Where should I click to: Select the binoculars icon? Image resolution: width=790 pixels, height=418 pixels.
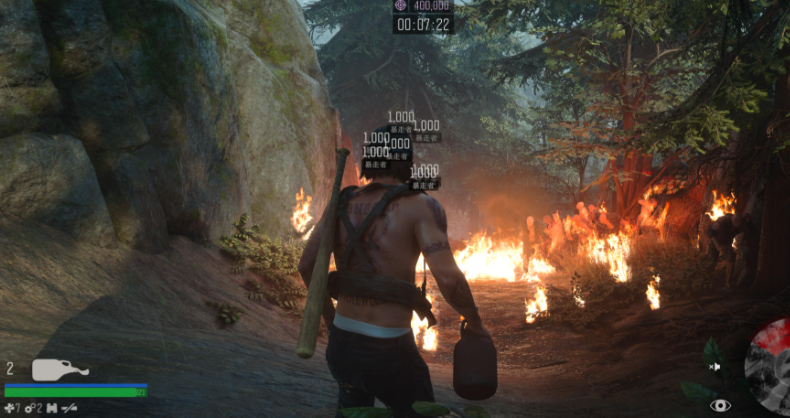[51, 408]
